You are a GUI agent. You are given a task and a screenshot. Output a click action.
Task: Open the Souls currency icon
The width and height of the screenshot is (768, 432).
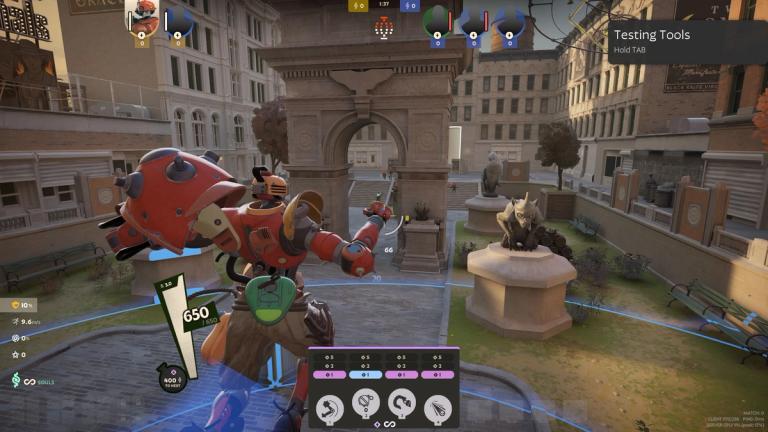[x=15, y=381]
